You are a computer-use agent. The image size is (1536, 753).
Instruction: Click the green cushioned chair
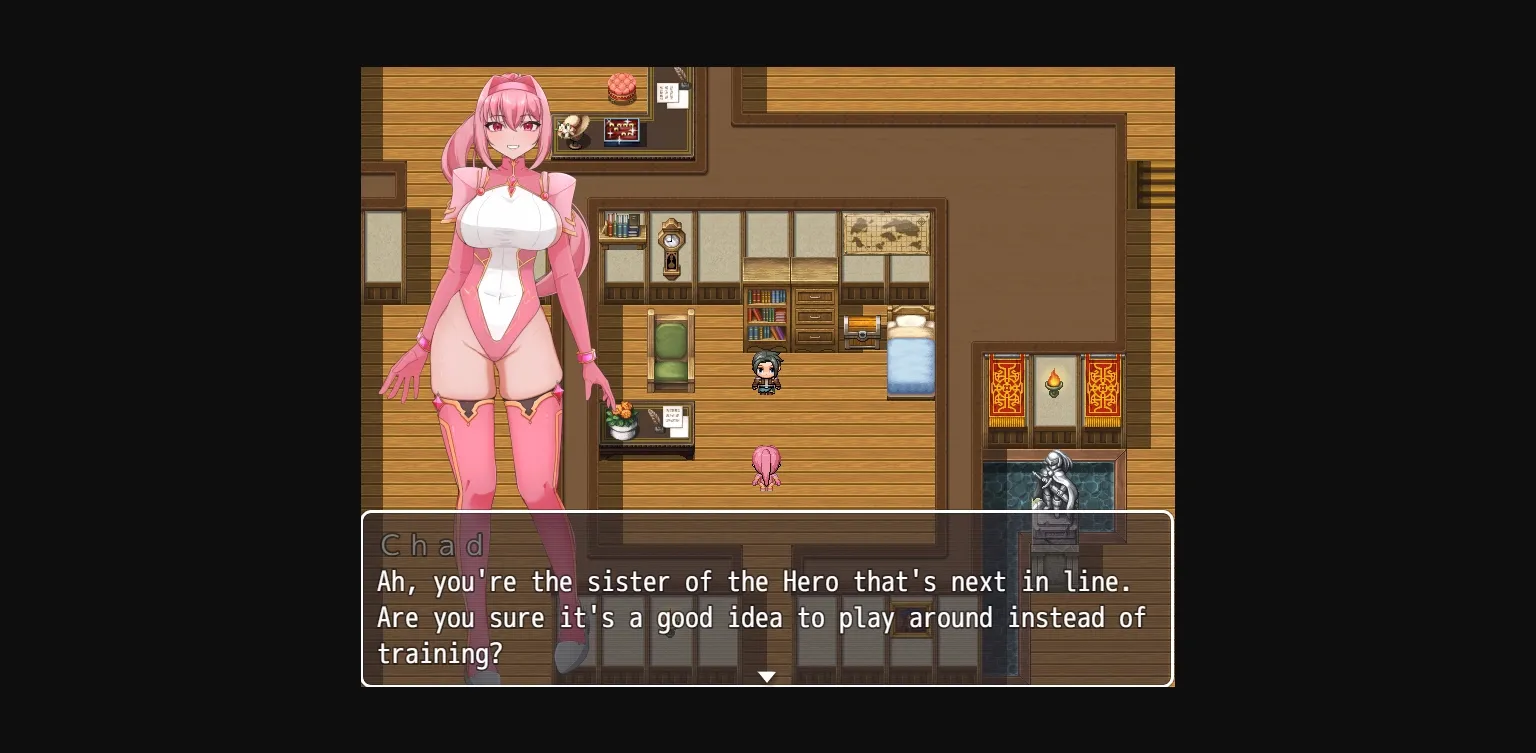pos(671,350)
